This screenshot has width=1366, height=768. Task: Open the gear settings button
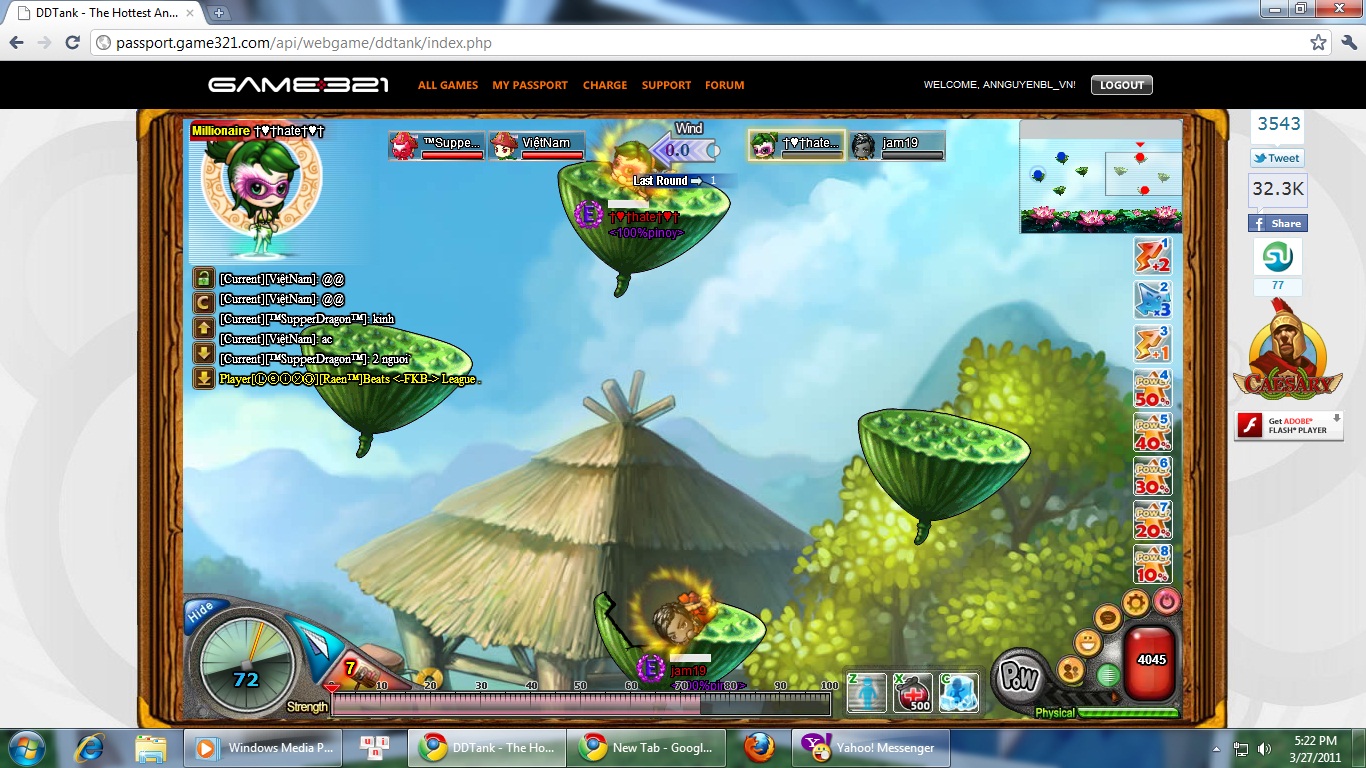click(1134, 602)
